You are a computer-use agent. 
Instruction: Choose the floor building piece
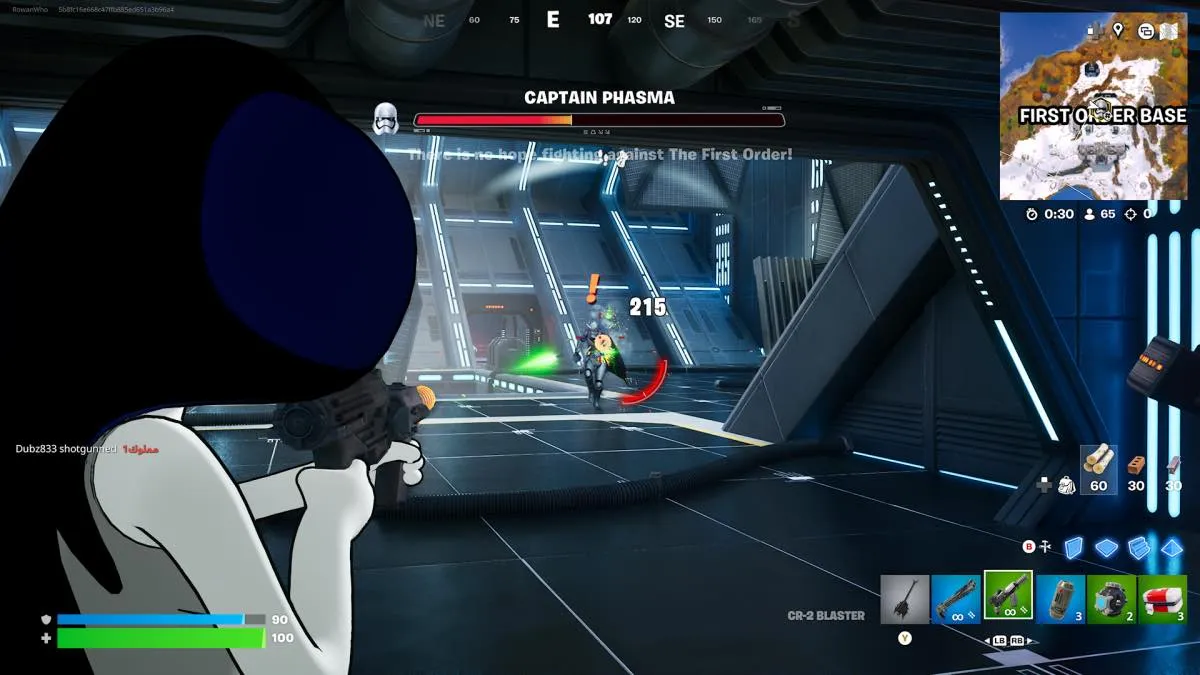pyautogui.click(x=1106, y=547)
